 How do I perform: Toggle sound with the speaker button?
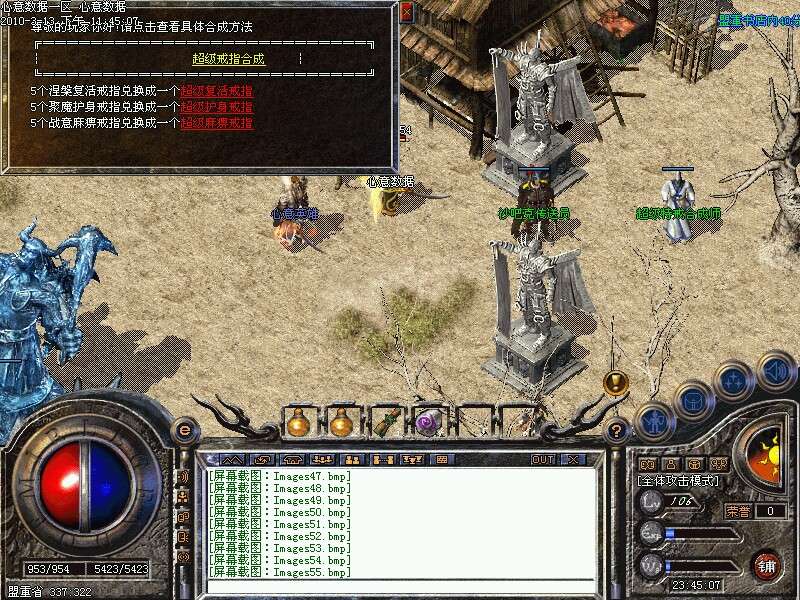tap(776, 371)
